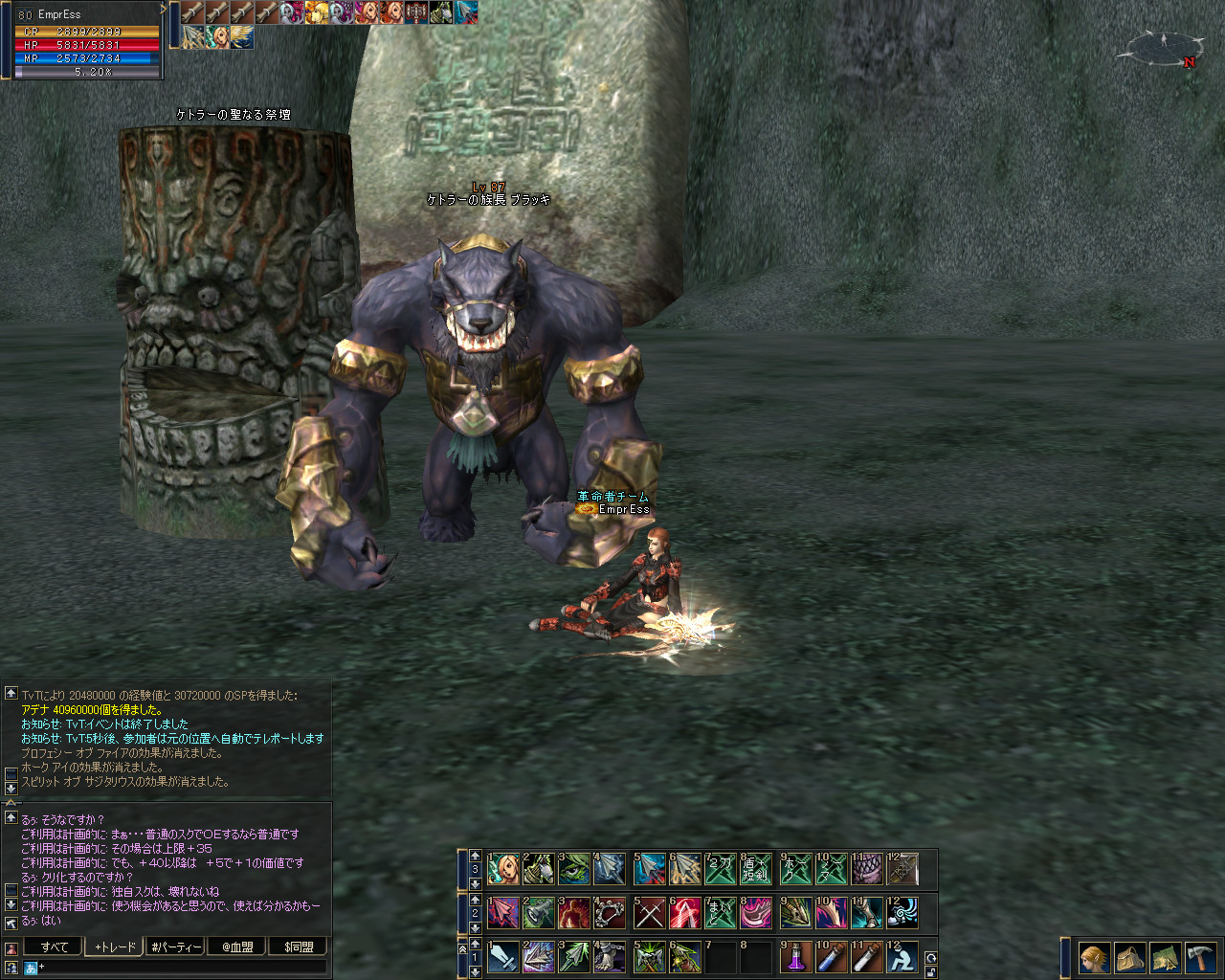Viewport: 1225px width, 980px height.
Task: Switch to the すべて chat tab
Action: [x=54, y=947]
